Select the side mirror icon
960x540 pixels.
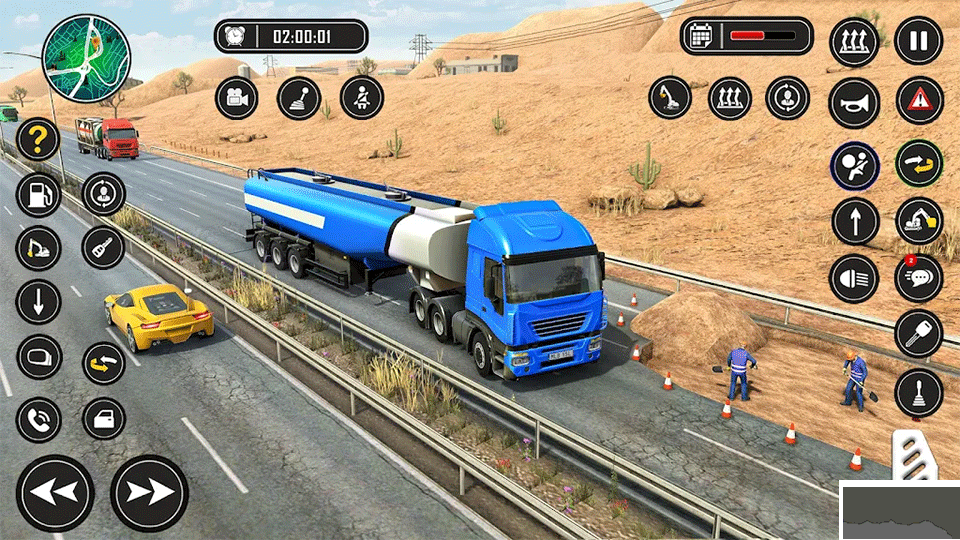point(38,357)
